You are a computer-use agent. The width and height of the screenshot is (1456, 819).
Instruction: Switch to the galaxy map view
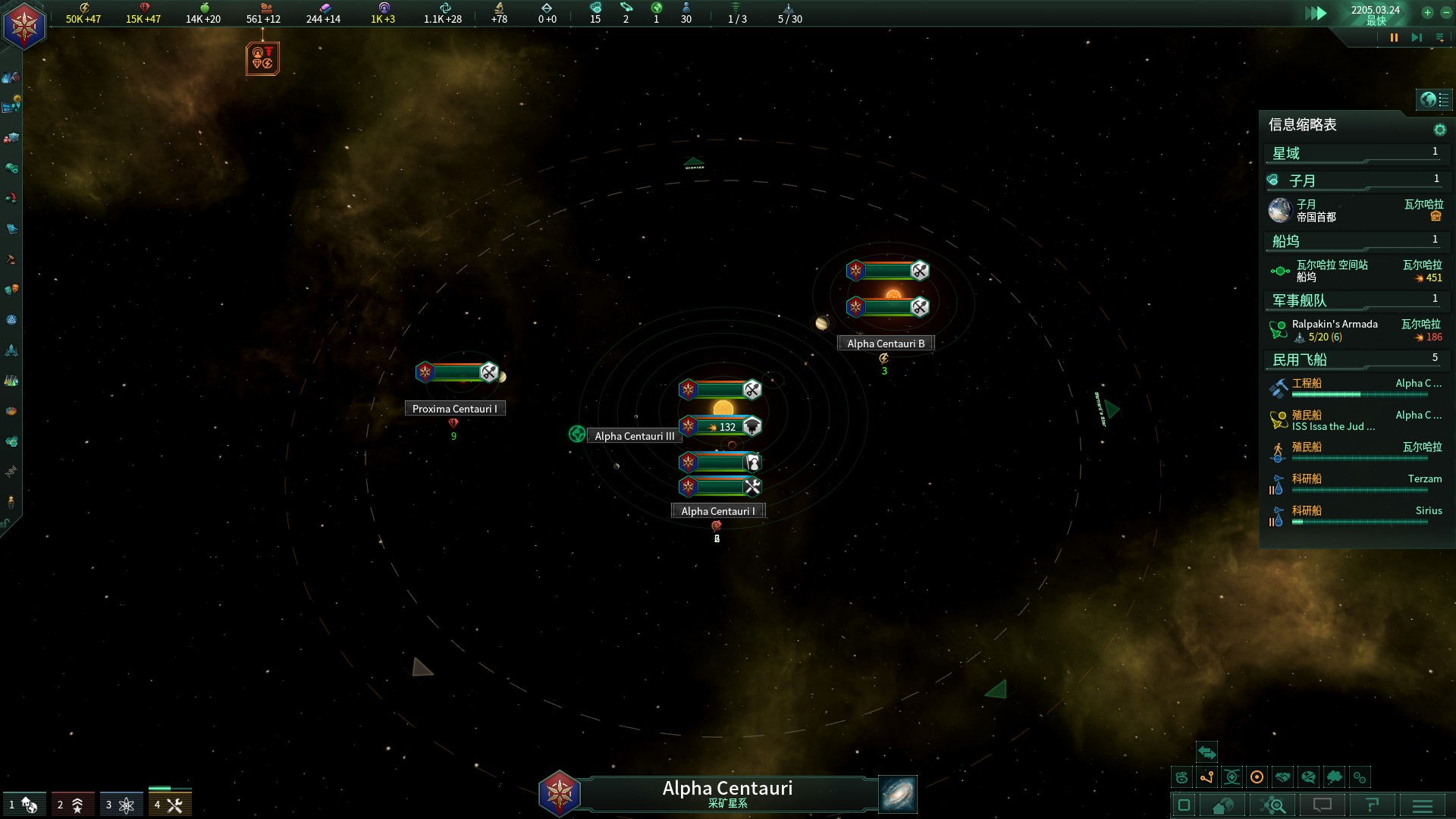pos(898,794)
